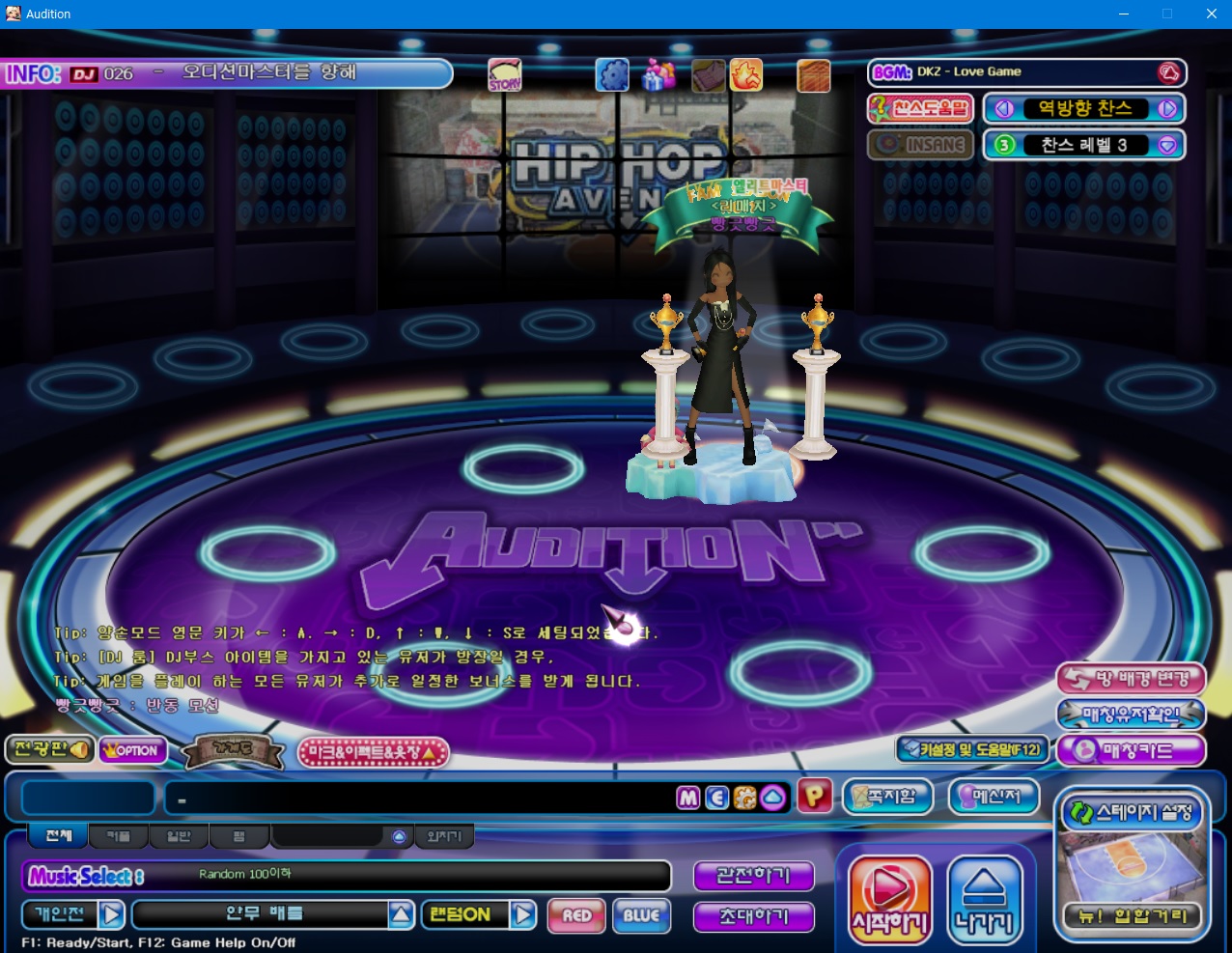The image size is (1232, 953).
Task: Click the 시작하기 start button
Action: (889, 900)
